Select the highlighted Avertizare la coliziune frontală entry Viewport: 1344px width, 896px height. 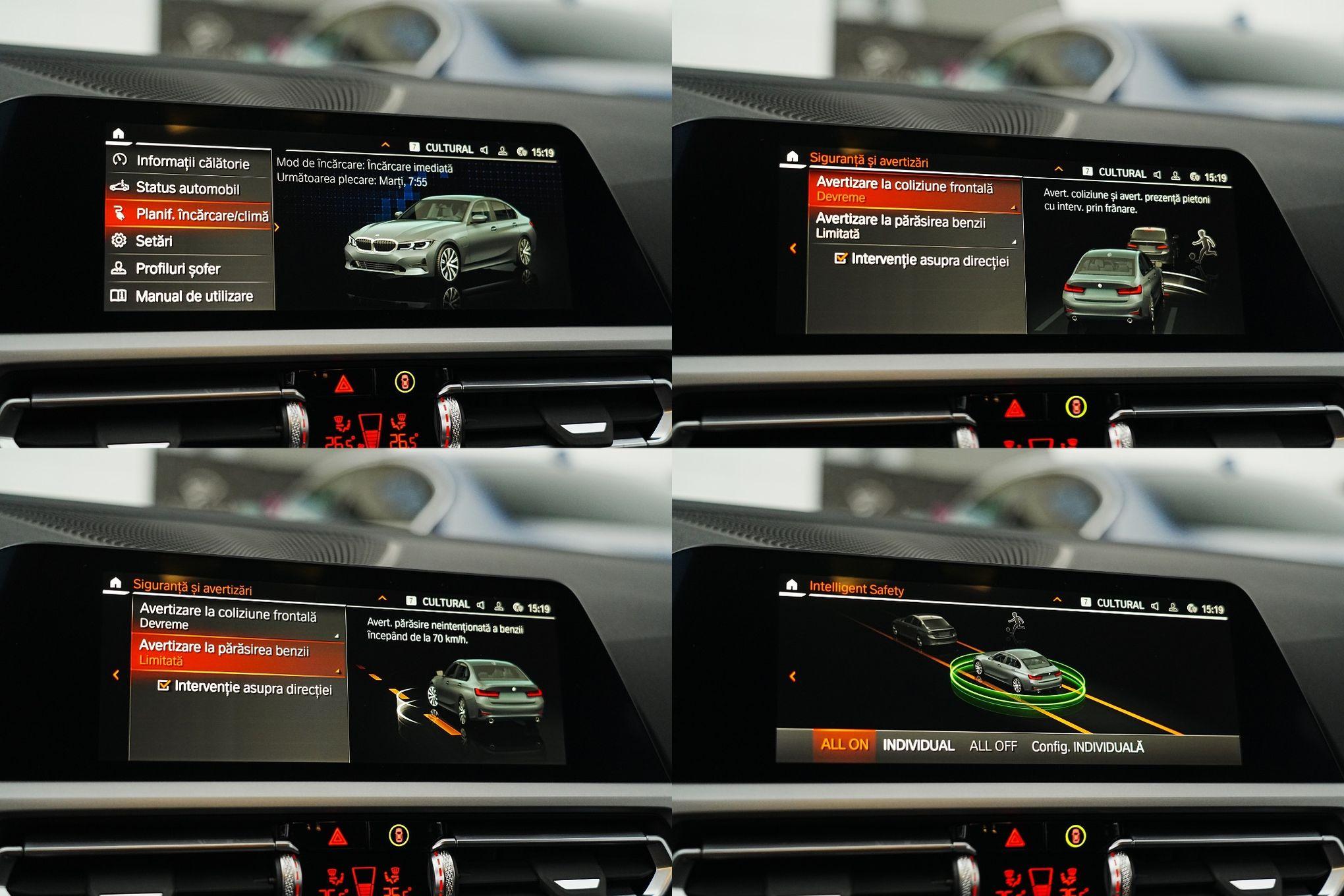coord(913,191)
